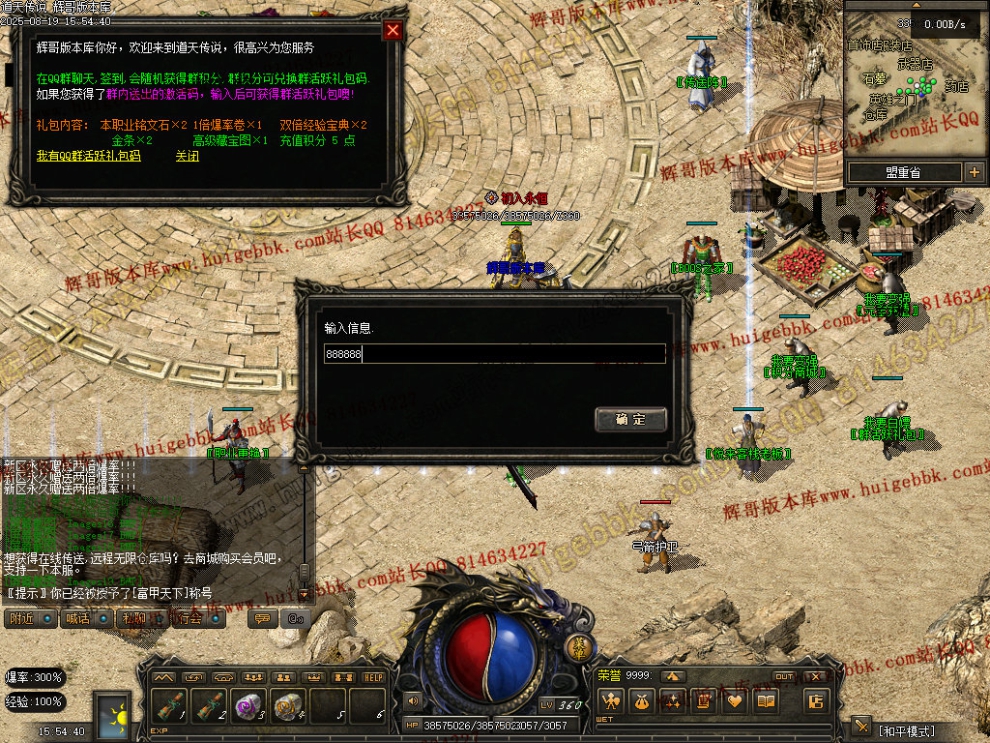Open the HELP button on the hotbar
Viewport: 990px width, 743px height.
pos(373,677)
